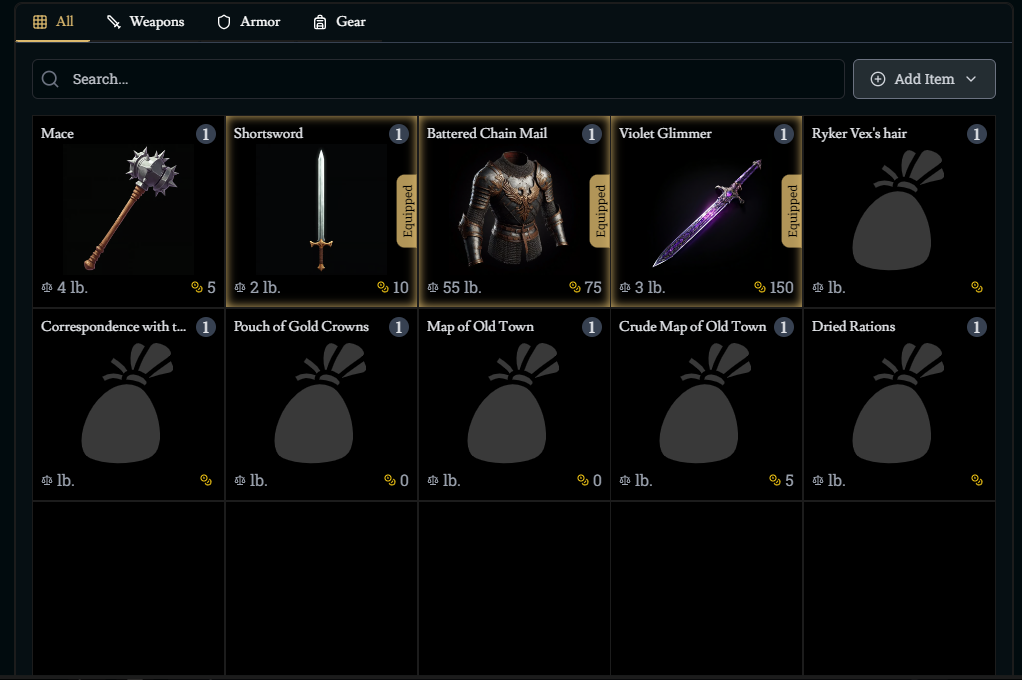1022x680 pixels.
Task: Choose the Battered Chain Mail slot
Action: coord(514,211)
